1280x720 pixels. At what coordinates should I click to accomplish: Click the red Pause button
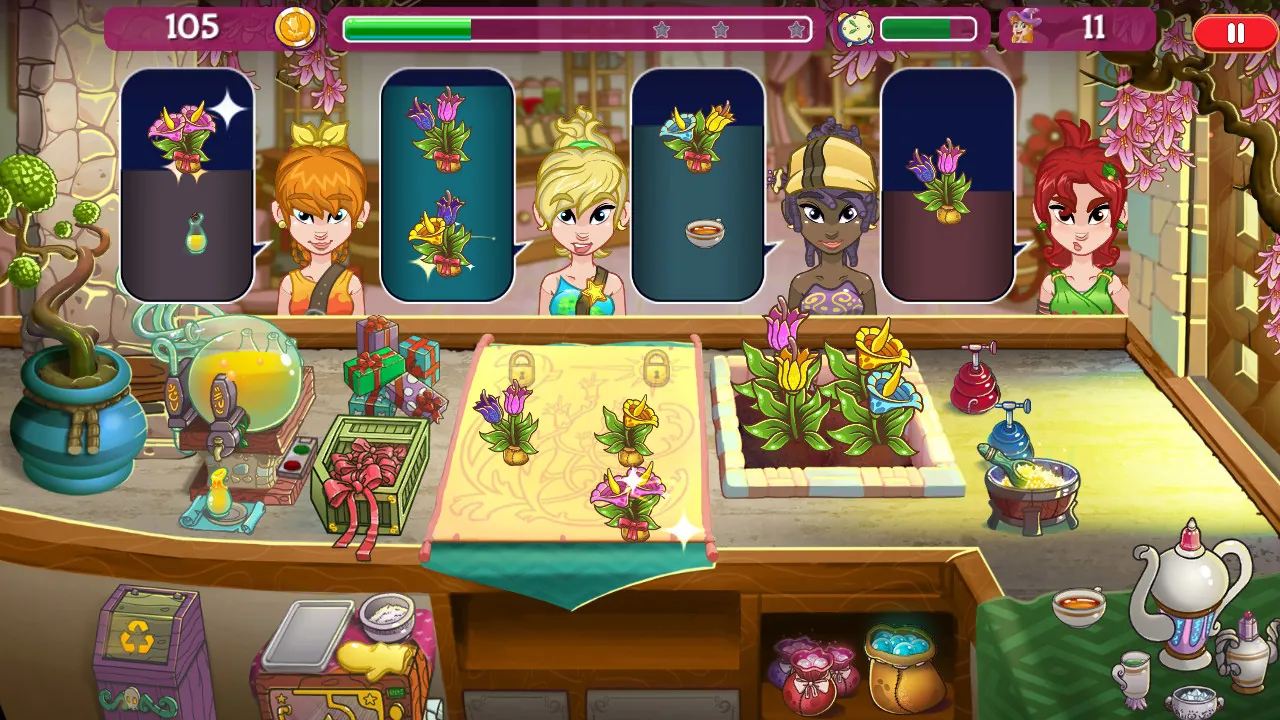[1233, 32]
